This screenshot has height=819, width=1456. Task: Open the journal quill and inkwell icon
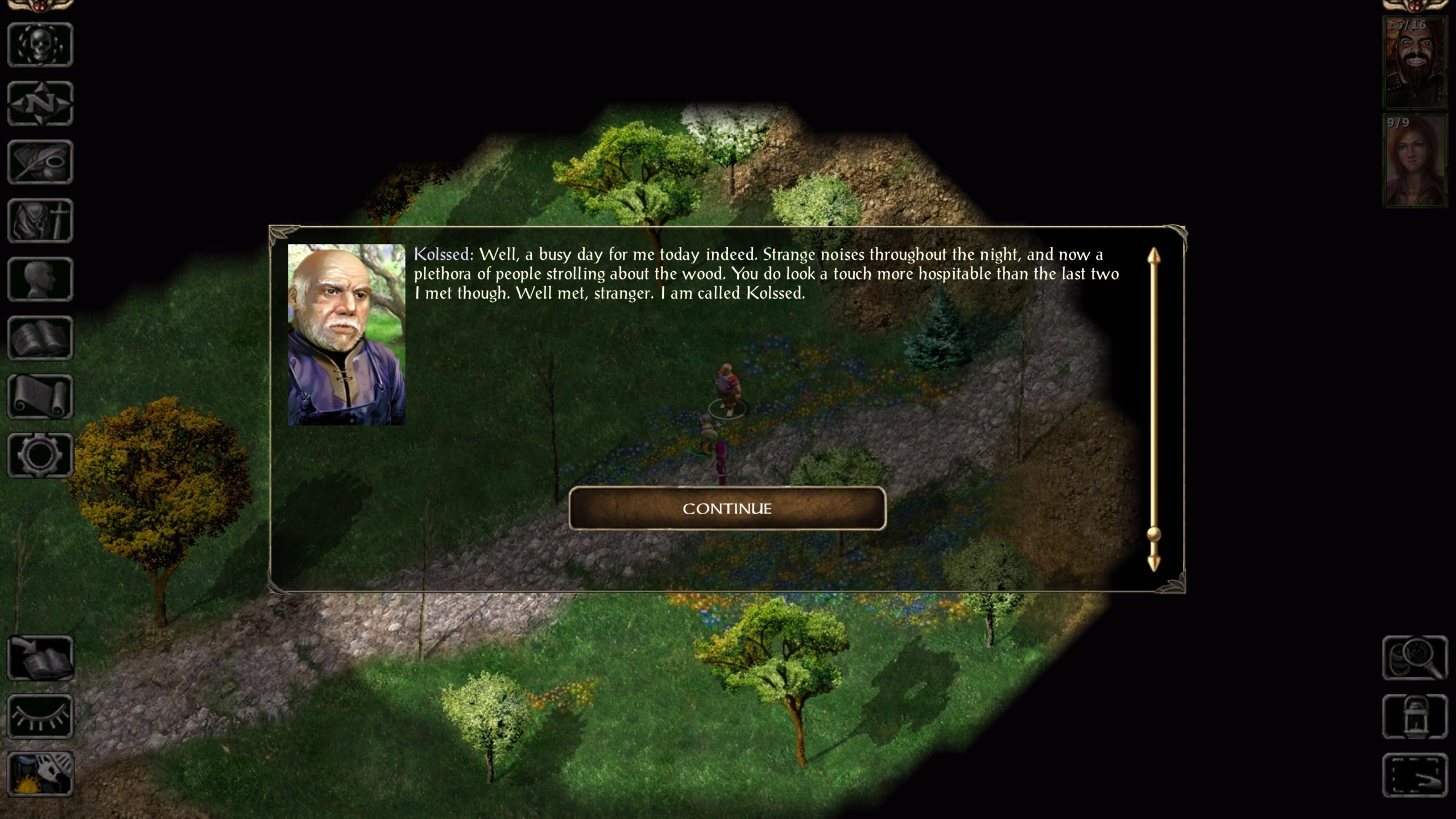pyautogui.click(x=40, y=162)
